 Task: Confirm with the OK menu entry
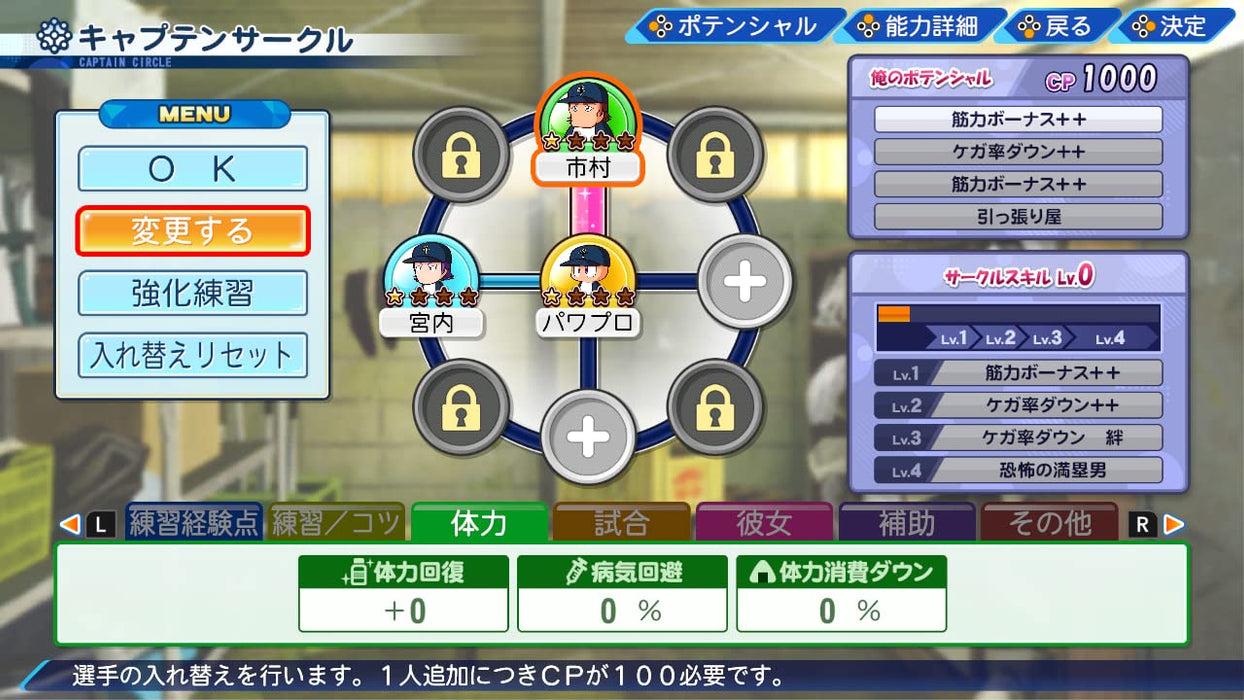pyautogui.click(x=192, y=169)
